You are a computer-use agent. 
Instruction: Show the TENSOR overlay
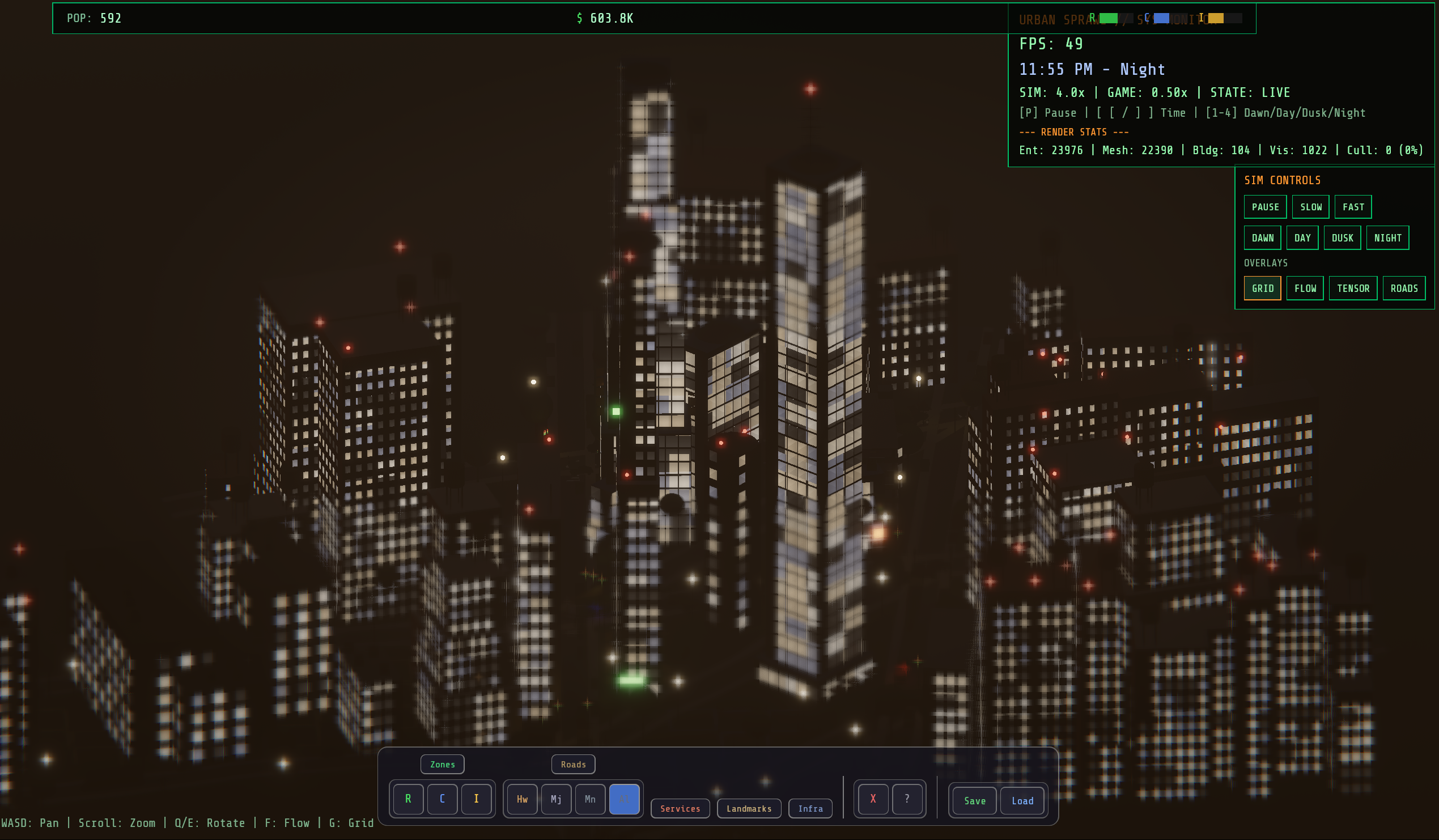click(1353, 289)
